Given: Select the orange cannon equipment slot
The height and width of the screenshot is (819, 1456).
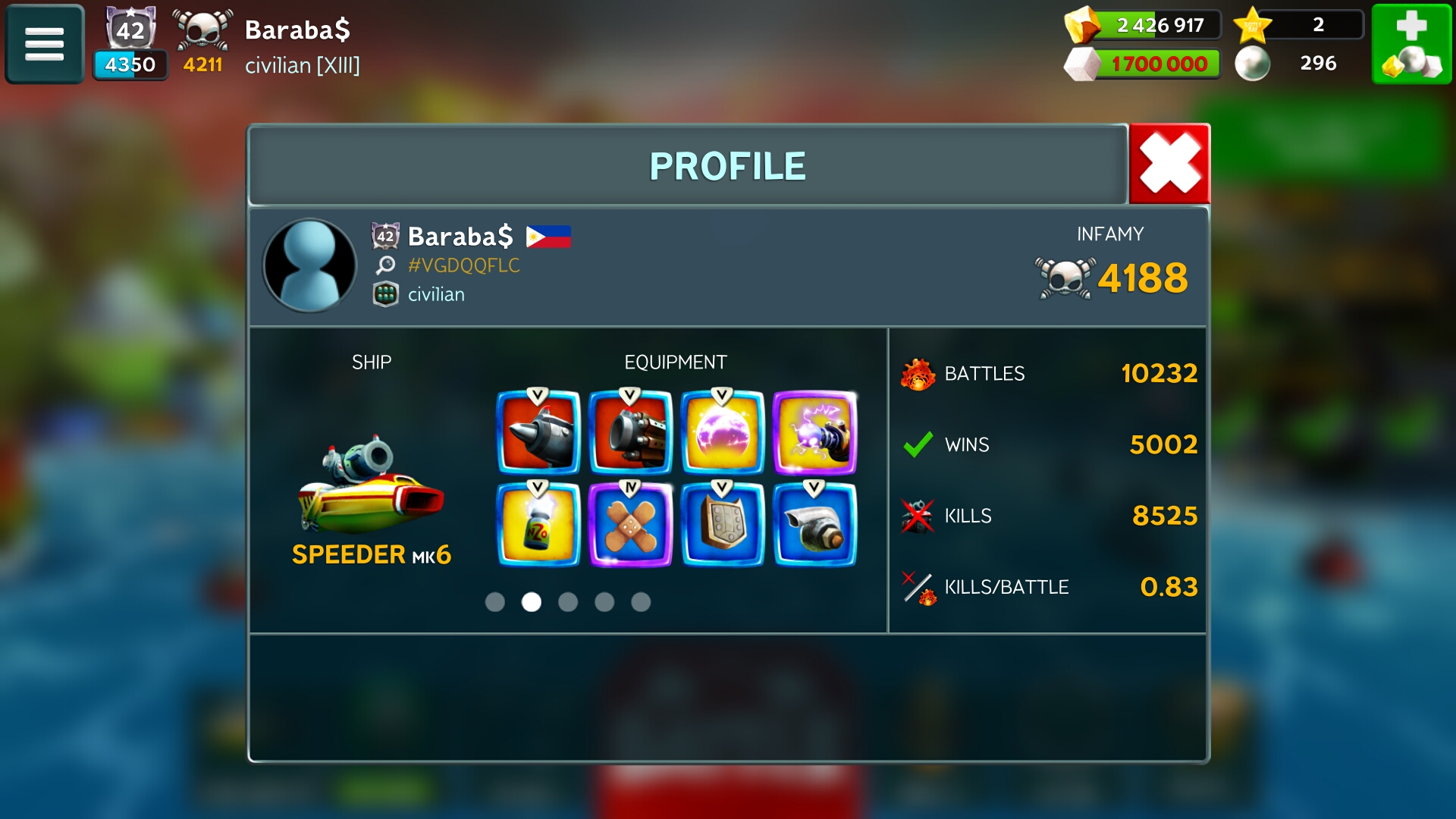Looking at the screenshot, I should pos(630,432).
